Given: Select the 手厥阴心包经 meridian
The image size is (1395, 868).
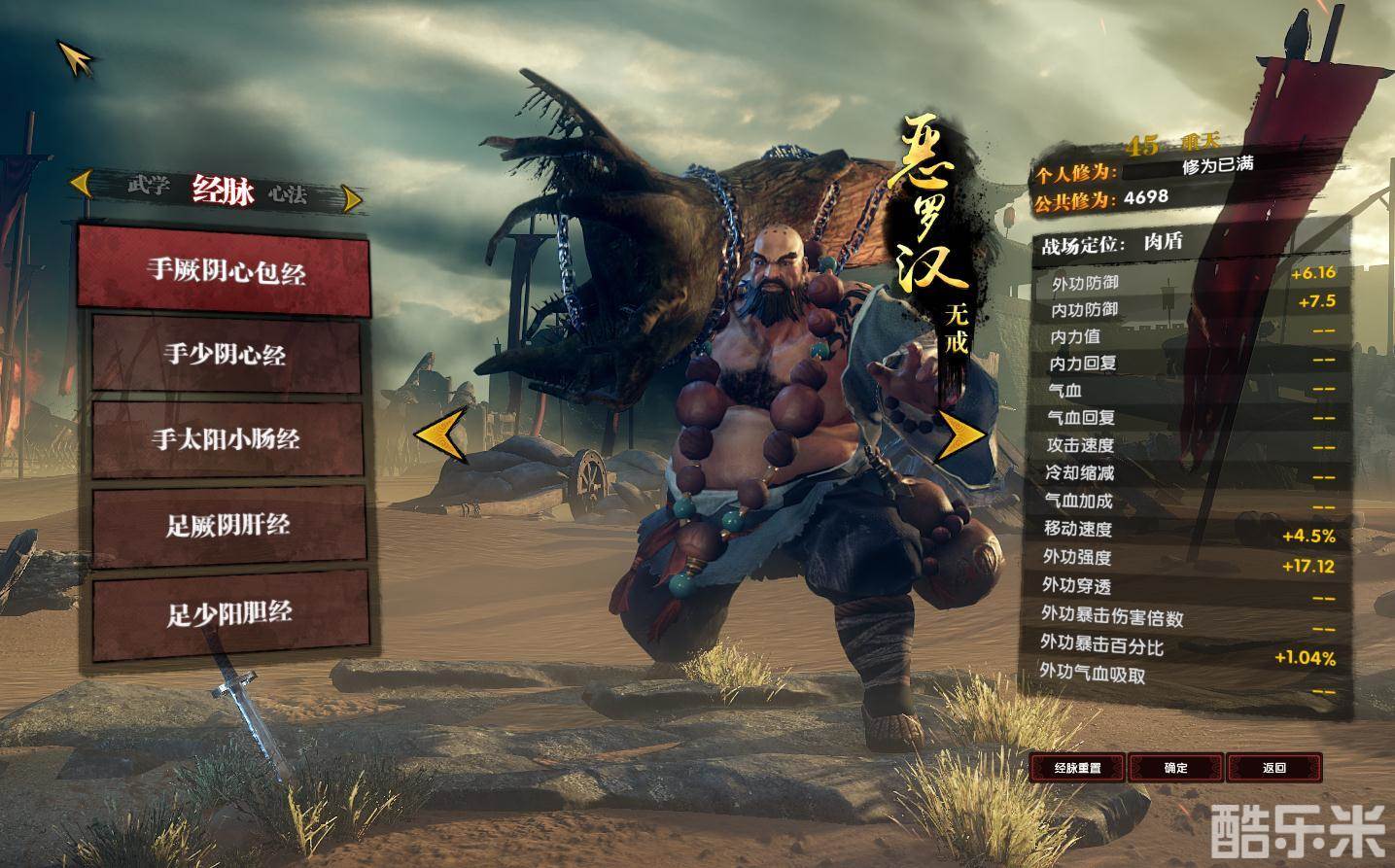Looking at the screenshot, I should pyautogui.click(x=225, y=270).
